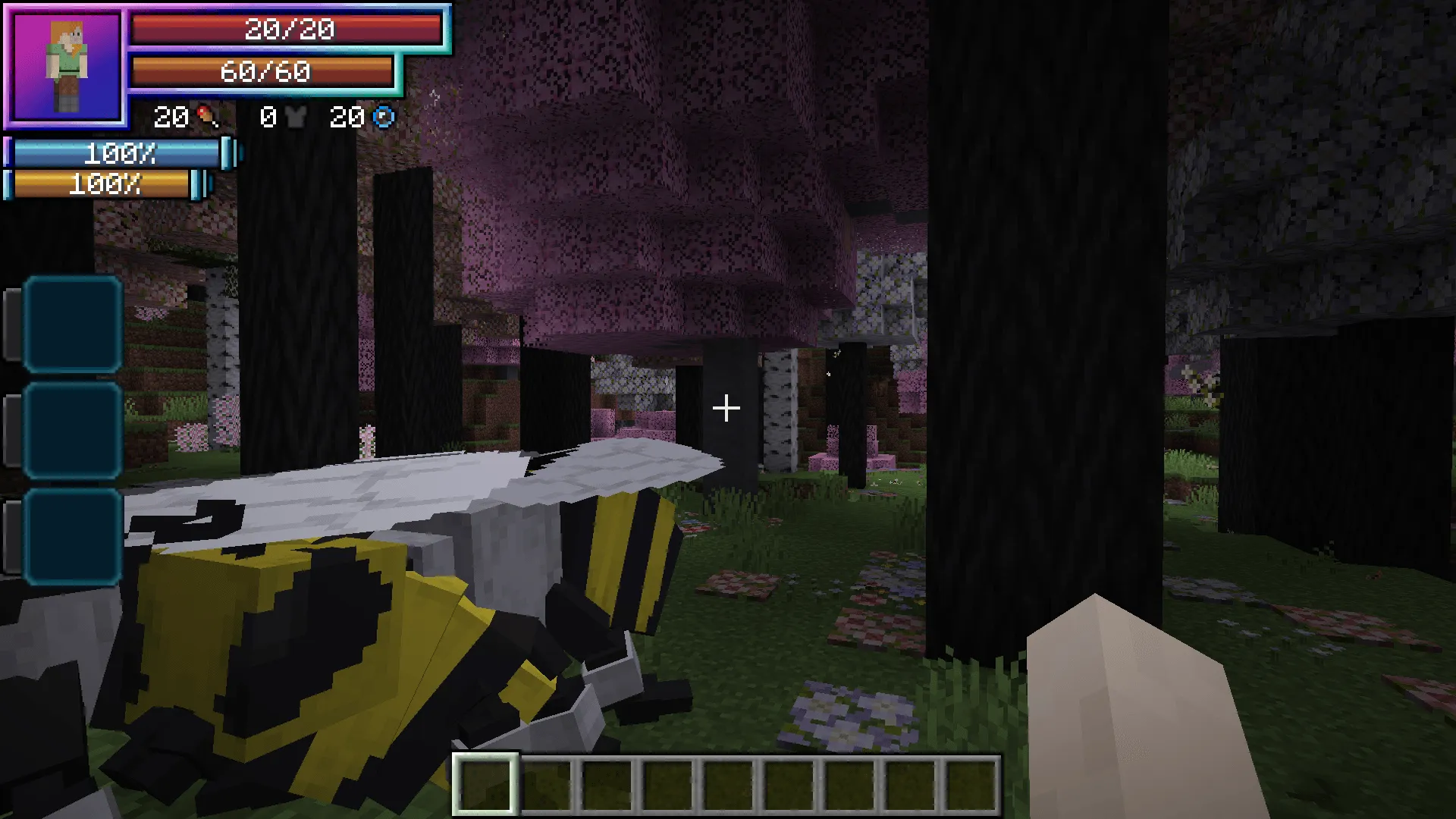Click the crosshair in screen center
Image resolution: width=1456 pixels, height=819 pixels.
point(726,408)
